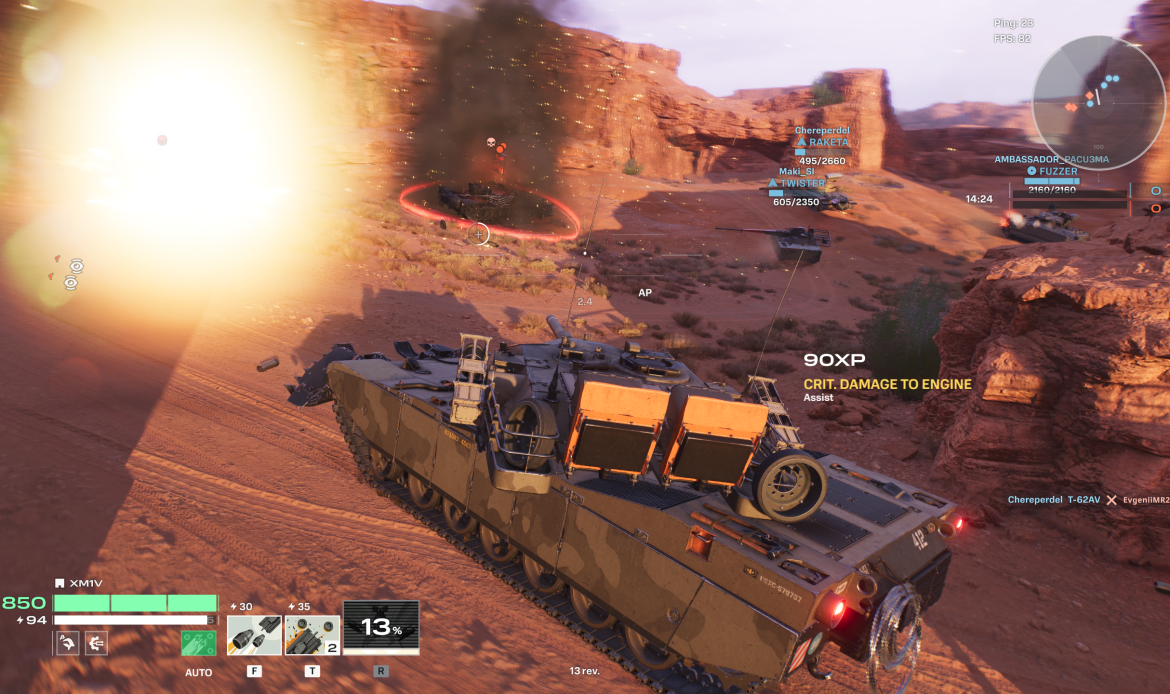Select ally TWISTER's name tag
Viewport: 1170px width, 694px height.
coord(804,184)
